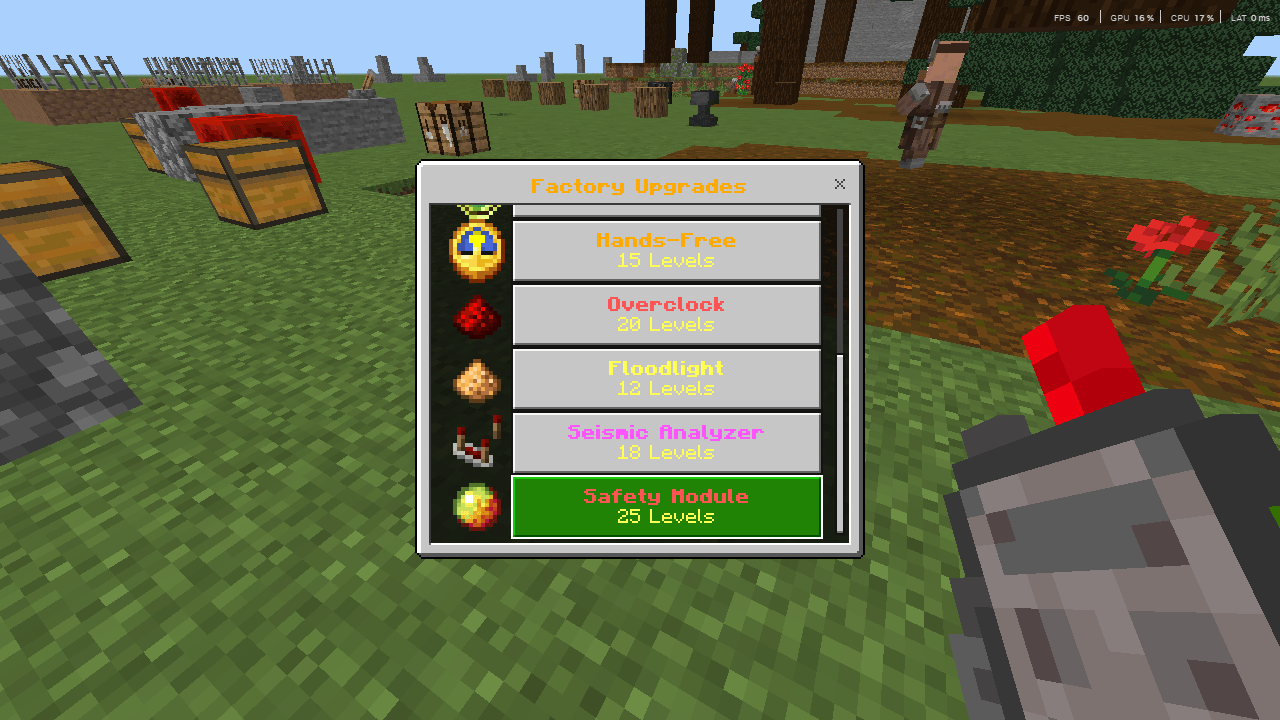
Task: Click the medal icon beside Hands-Free
Action: [476, 250]
